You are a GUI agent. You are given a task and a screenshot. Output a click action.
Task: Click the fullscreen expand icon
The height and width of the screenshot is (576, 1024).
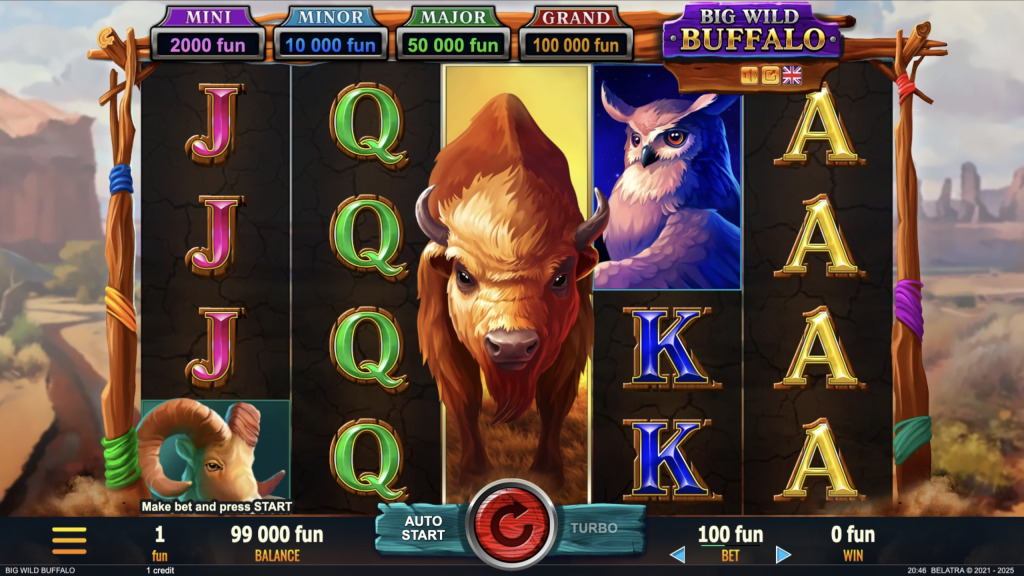[770, 75]
